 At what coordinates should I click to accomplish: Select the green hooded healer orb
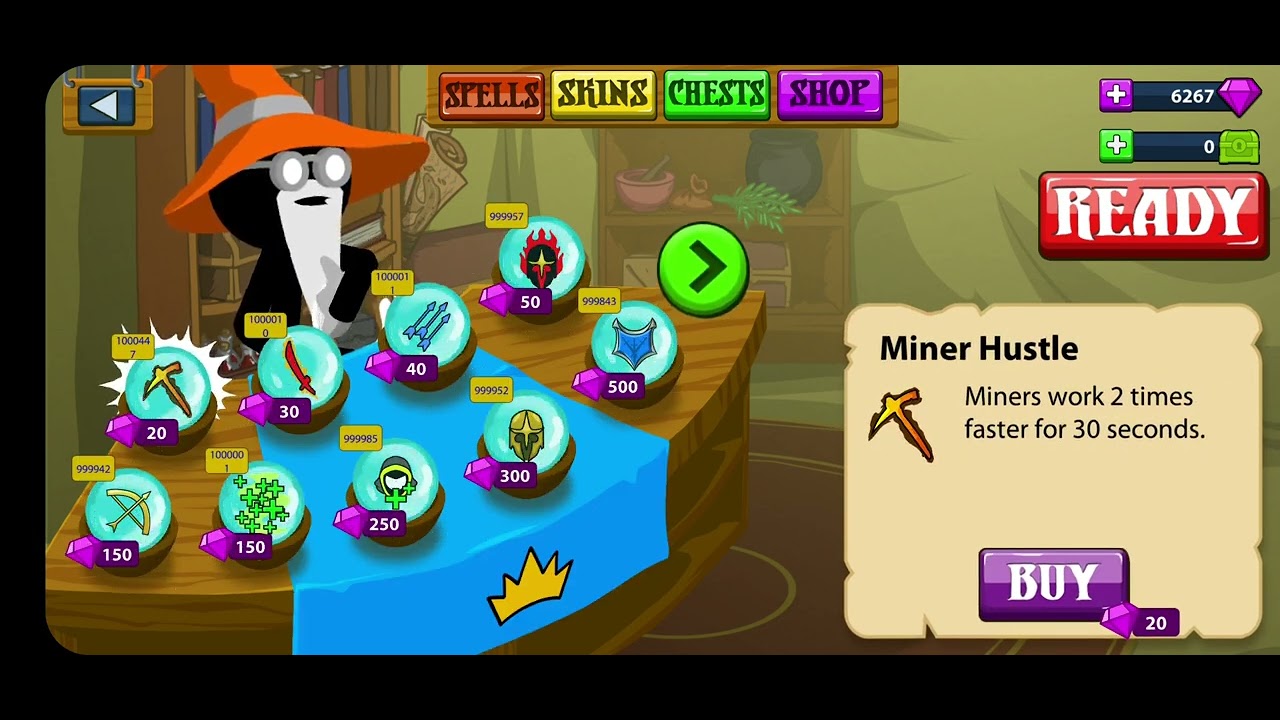[394, 481]
